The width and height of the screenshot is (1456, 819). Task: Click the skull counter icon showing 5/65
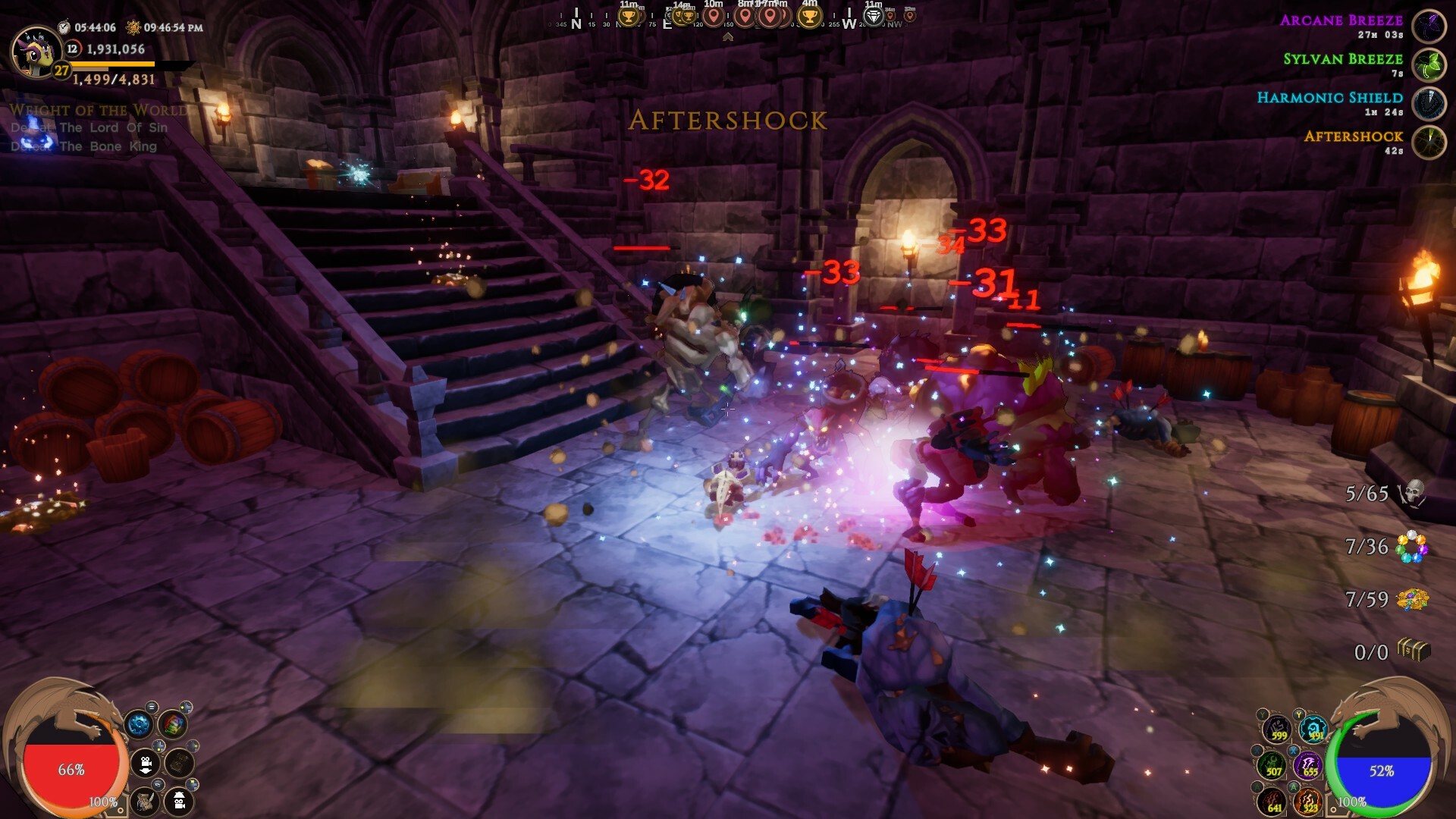1412,494
